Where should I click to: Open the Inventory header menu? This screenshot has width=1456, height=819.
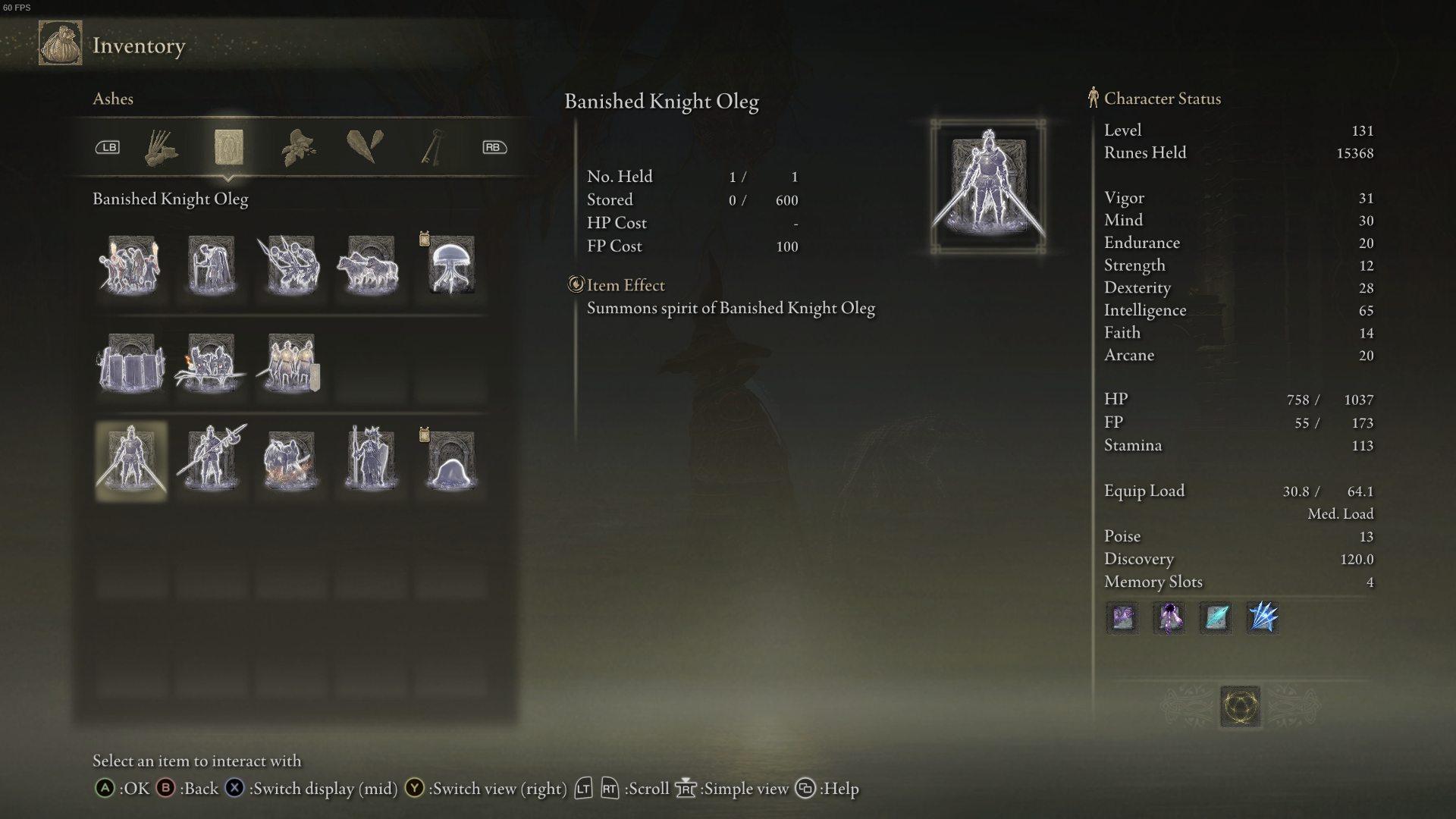(x=139, y=45)
